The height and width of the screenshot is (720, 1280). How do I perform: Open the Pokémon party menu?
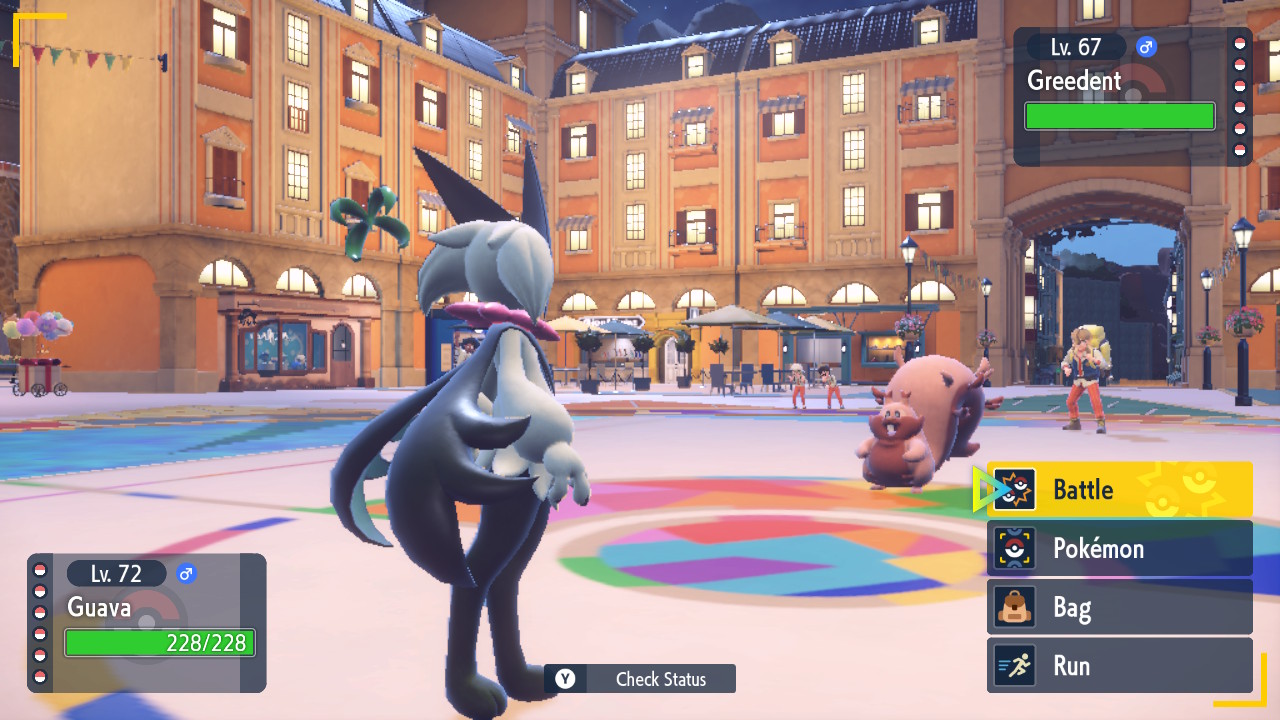[x=1120, y=548]
